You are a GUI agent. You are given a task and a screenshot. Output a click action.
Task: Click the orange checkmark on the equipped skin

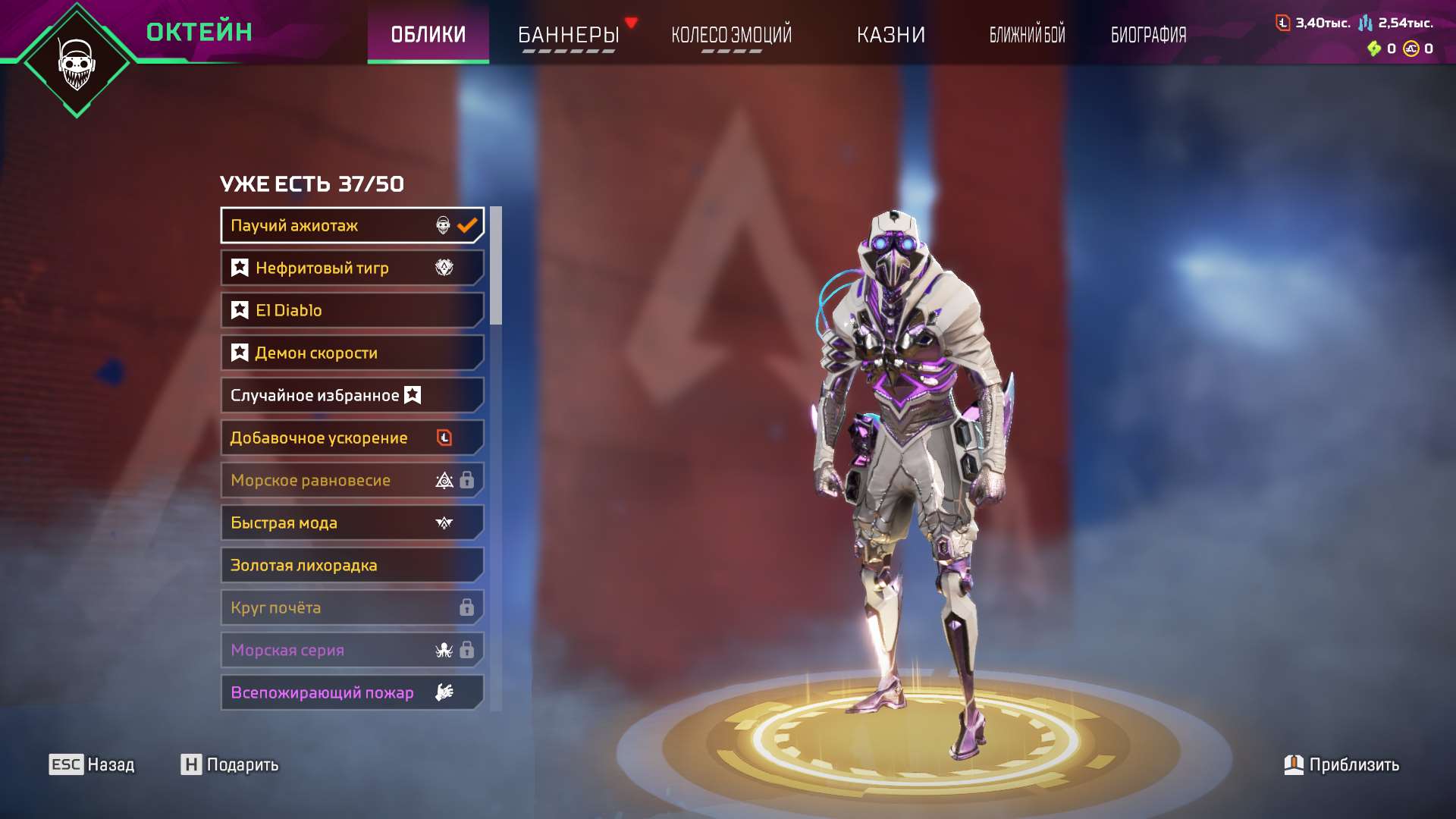pos(466,224)
